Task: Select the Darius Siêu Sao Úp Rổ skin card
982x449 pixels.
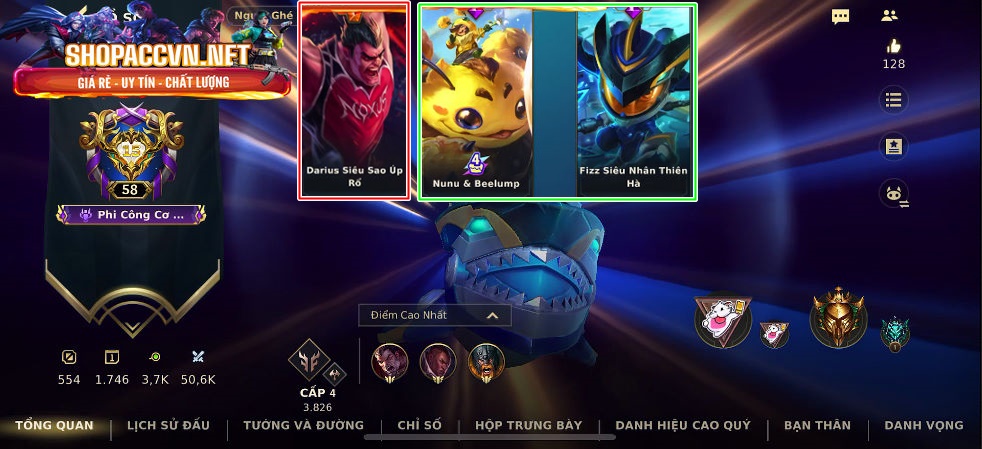Action: click(x=354, y=100)
